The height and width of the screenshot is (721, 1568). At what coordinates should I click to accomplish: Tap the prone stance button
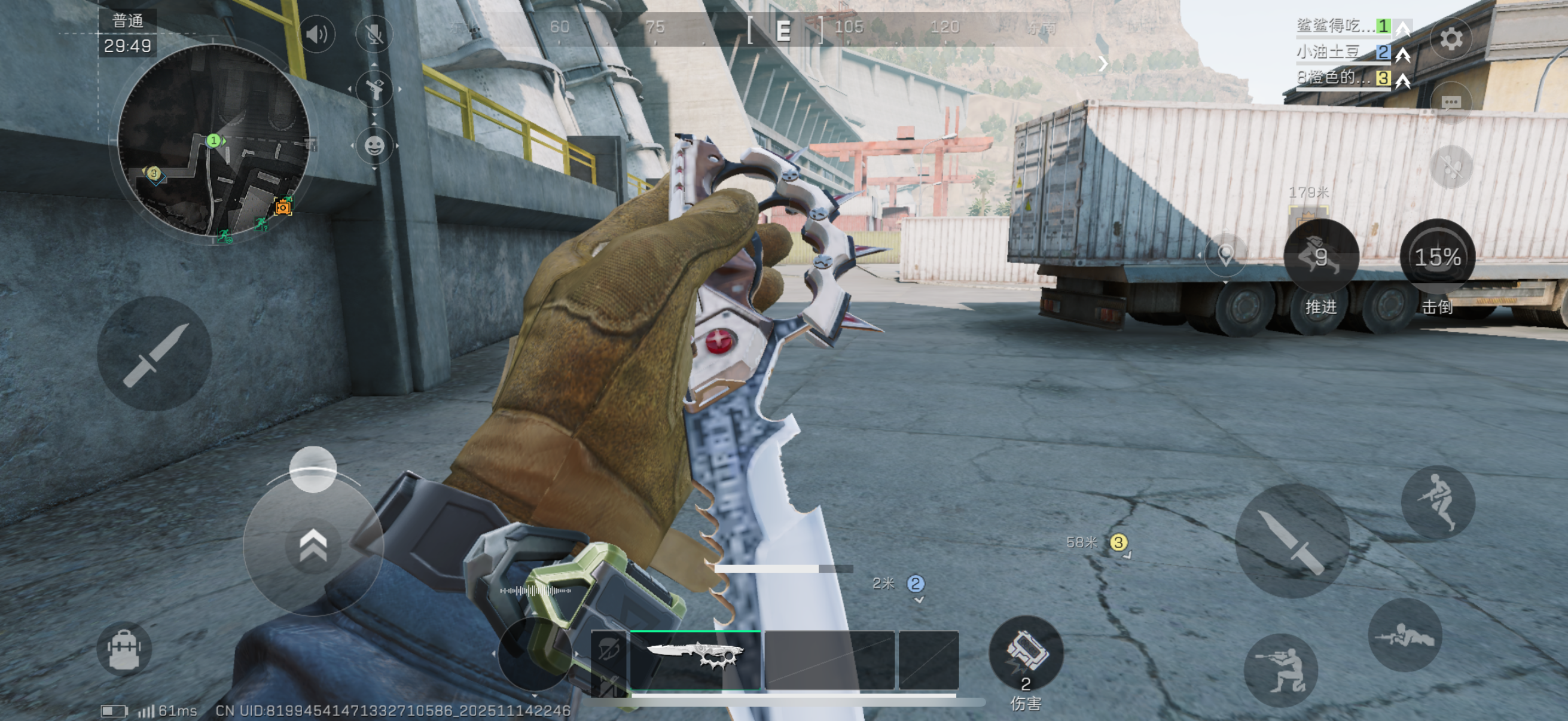[1404, 636]
